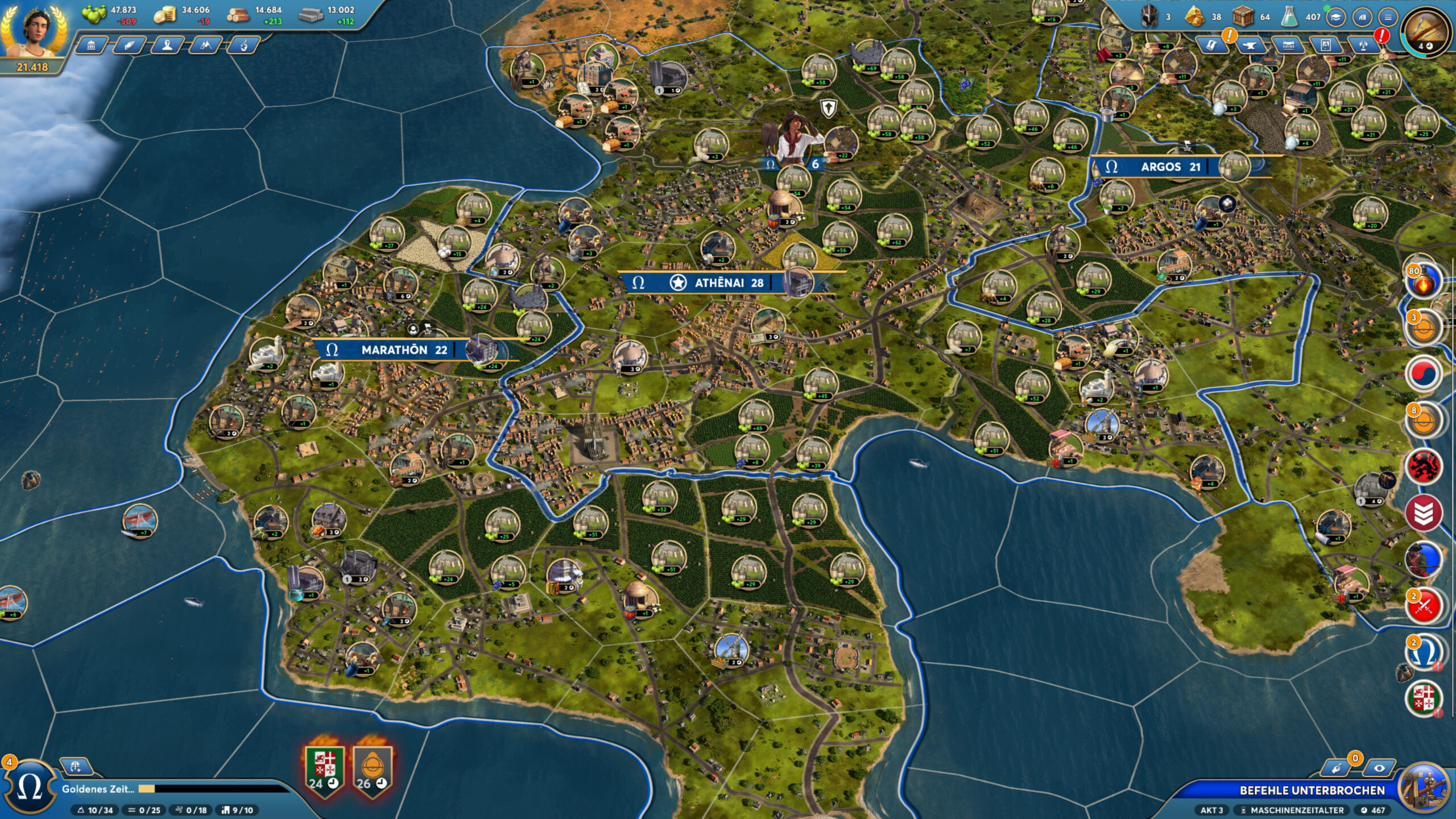Click the red exclamation alert badge
Viewport: 1456px width, 819px height.
[x=1382, y=36]
